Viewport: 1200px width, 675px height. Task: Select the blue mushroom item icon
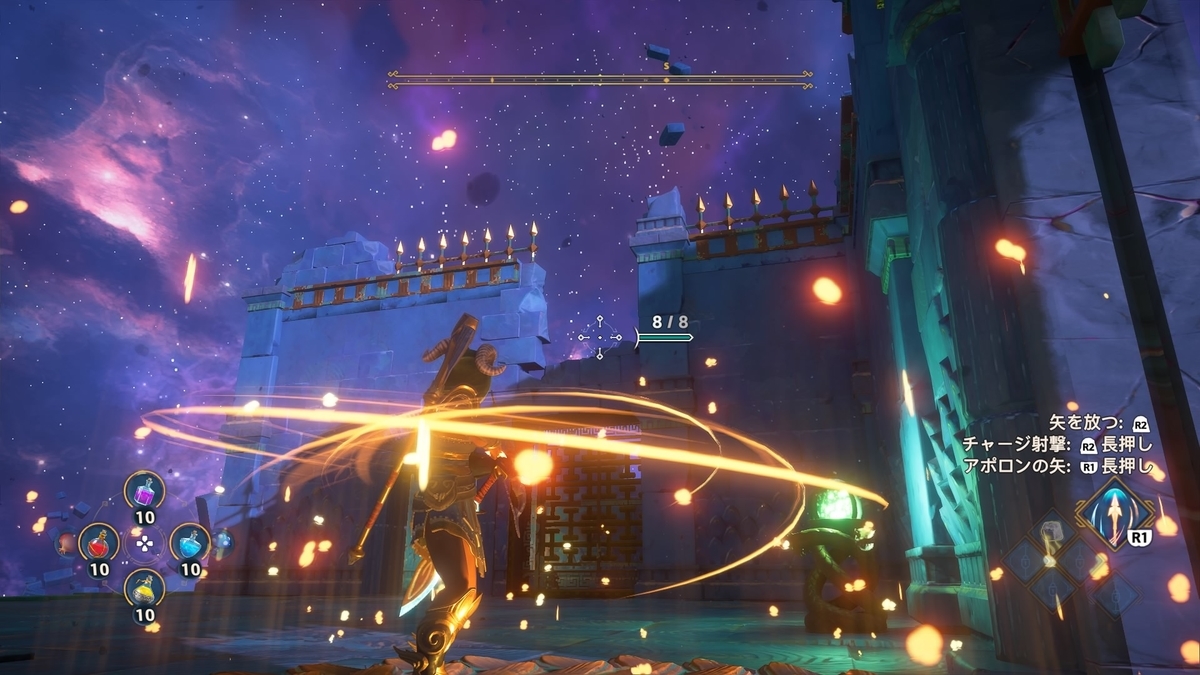click(222, 542)
